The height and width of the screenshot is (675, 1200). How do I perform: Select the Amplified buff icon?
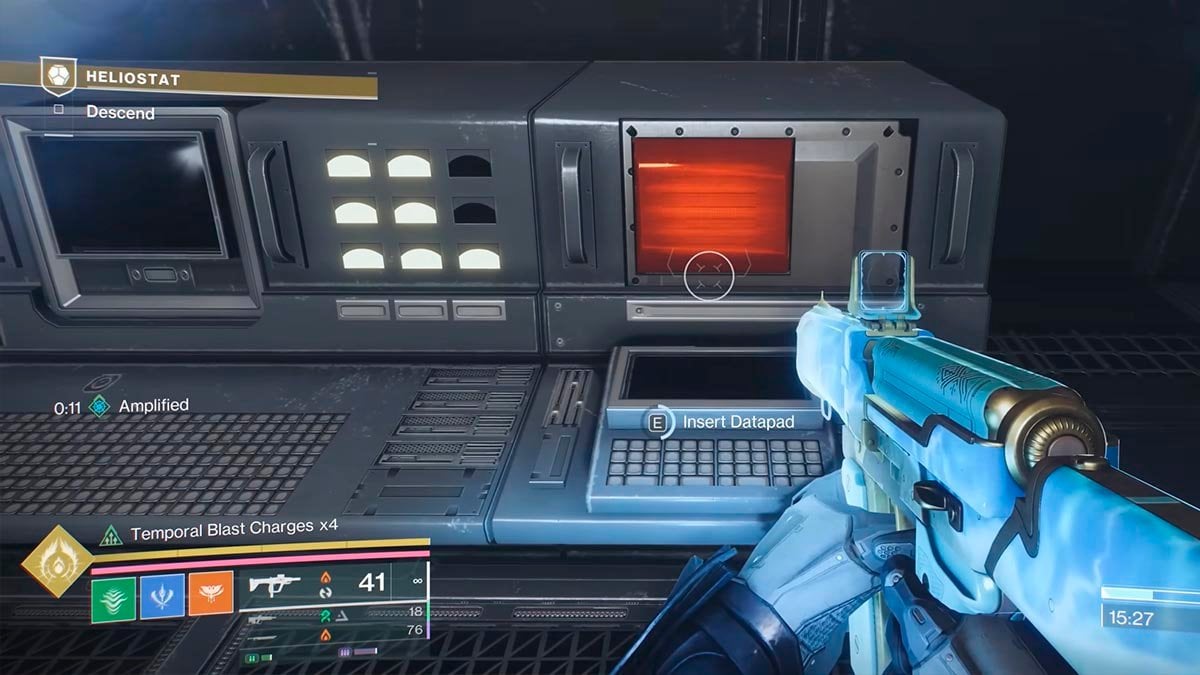pos(99,405)
